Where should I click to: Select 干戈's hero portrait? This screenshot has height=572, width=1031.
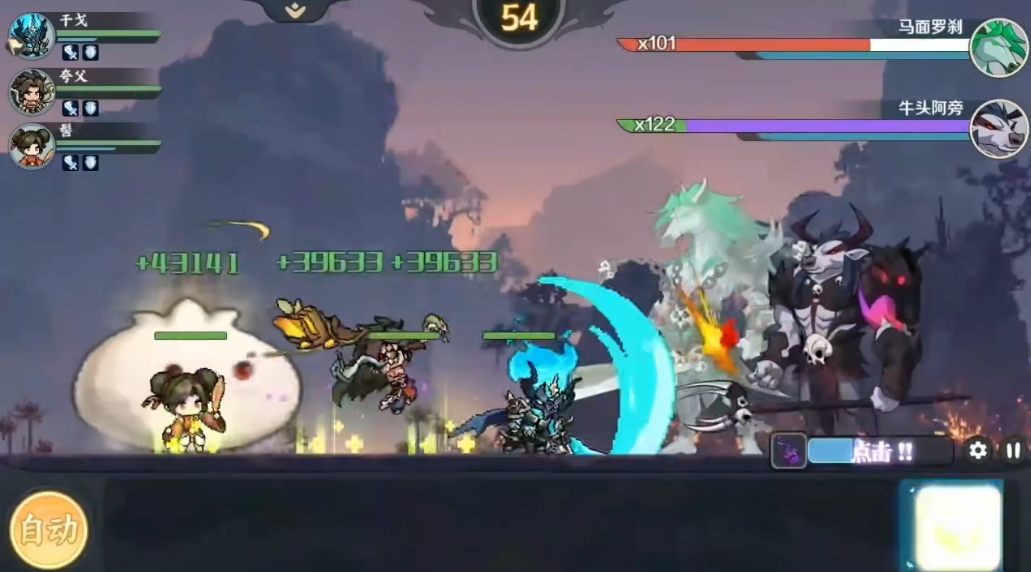[31, 36]
